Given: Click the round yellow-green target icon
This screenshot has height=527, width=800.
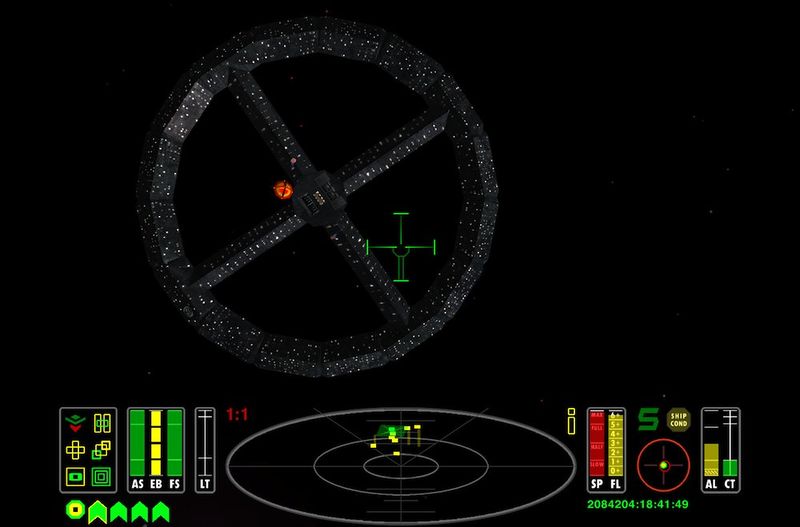Looking at the screenshot, I should coord(74,510).
